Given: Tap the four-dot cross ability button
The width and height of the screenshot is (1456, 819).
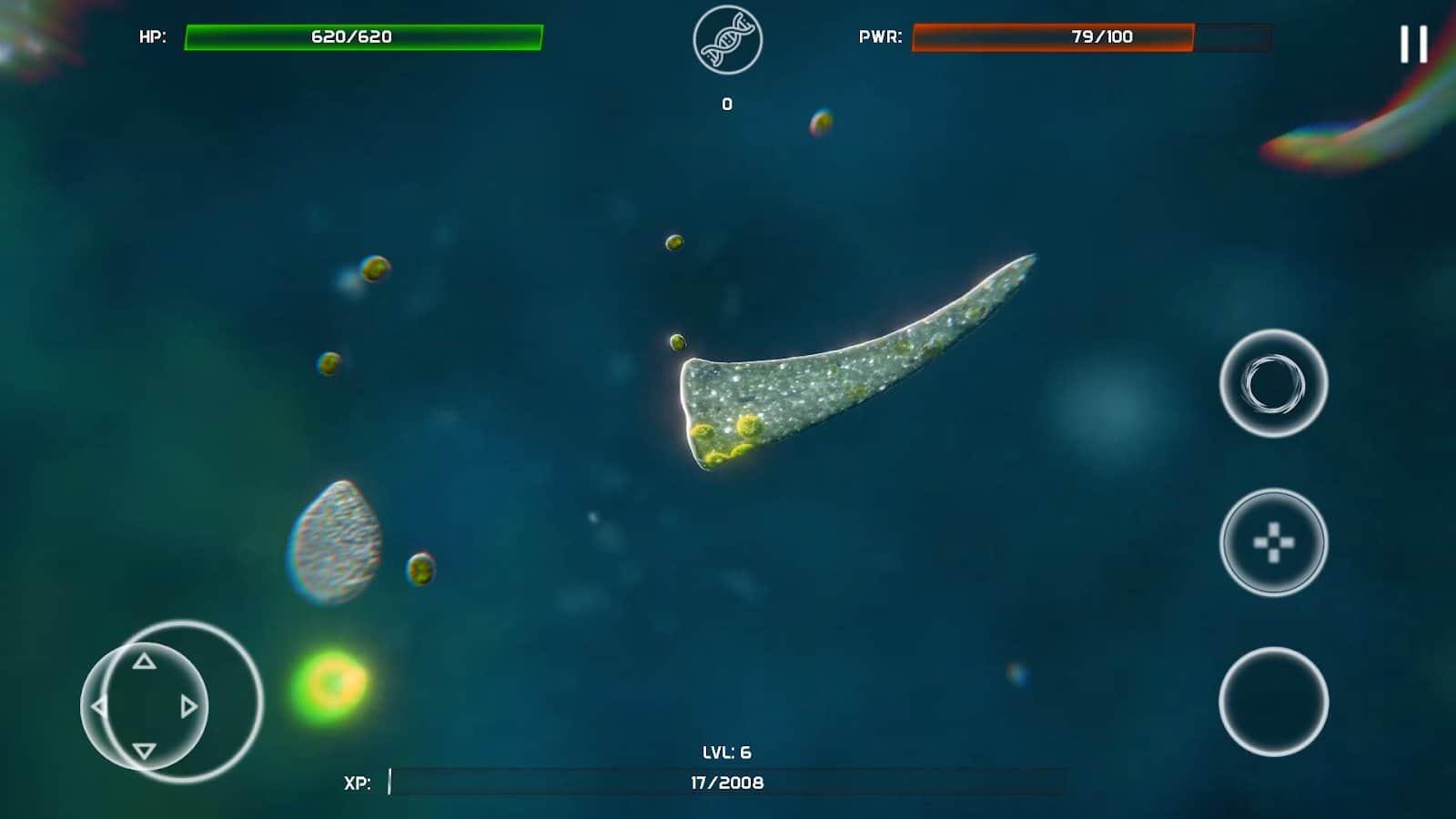Looking at the screenshot, I should click(1273, 542).
